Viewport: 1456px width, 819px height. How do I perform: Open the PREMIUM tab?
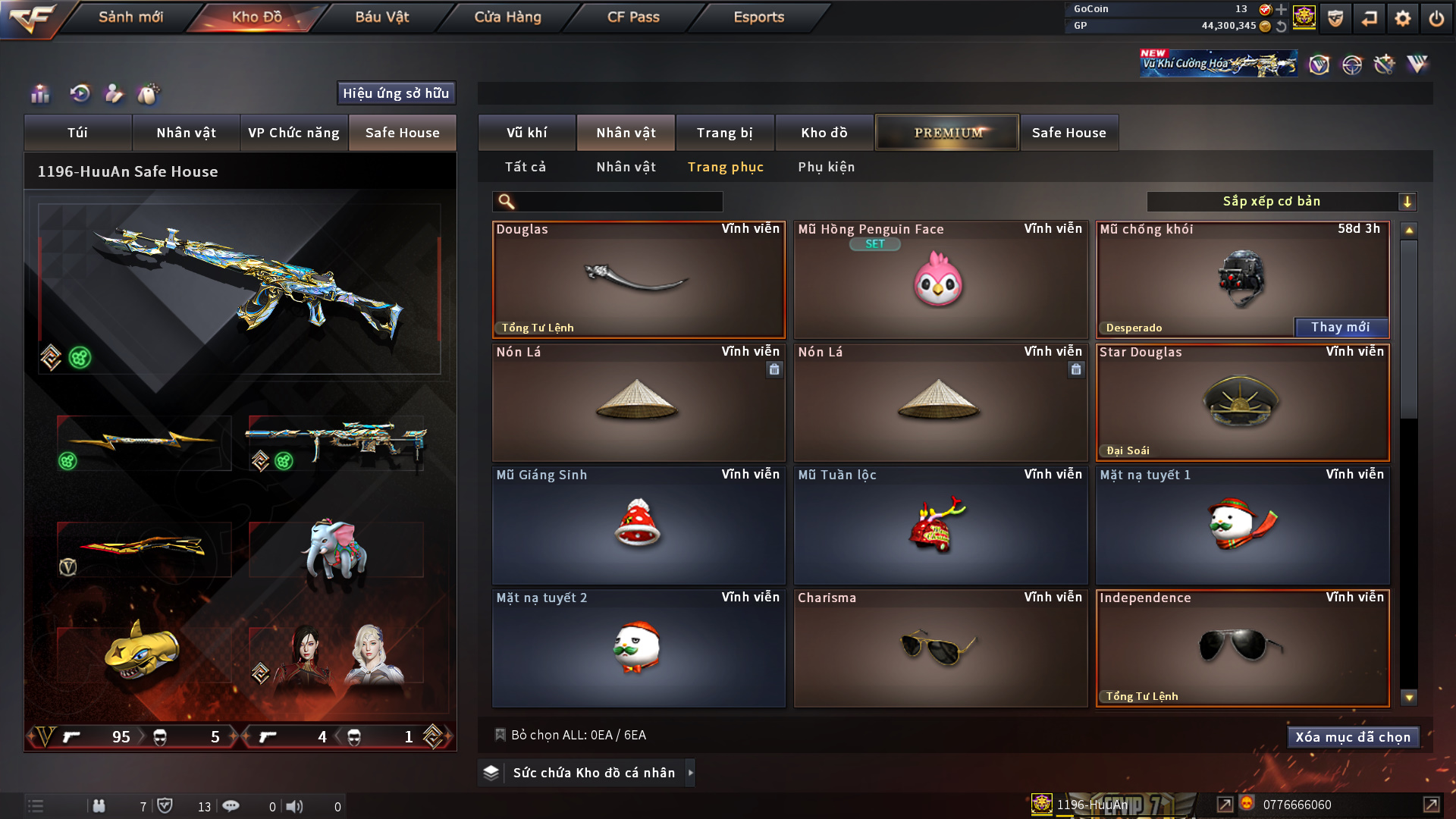click(x=947, y=133)
